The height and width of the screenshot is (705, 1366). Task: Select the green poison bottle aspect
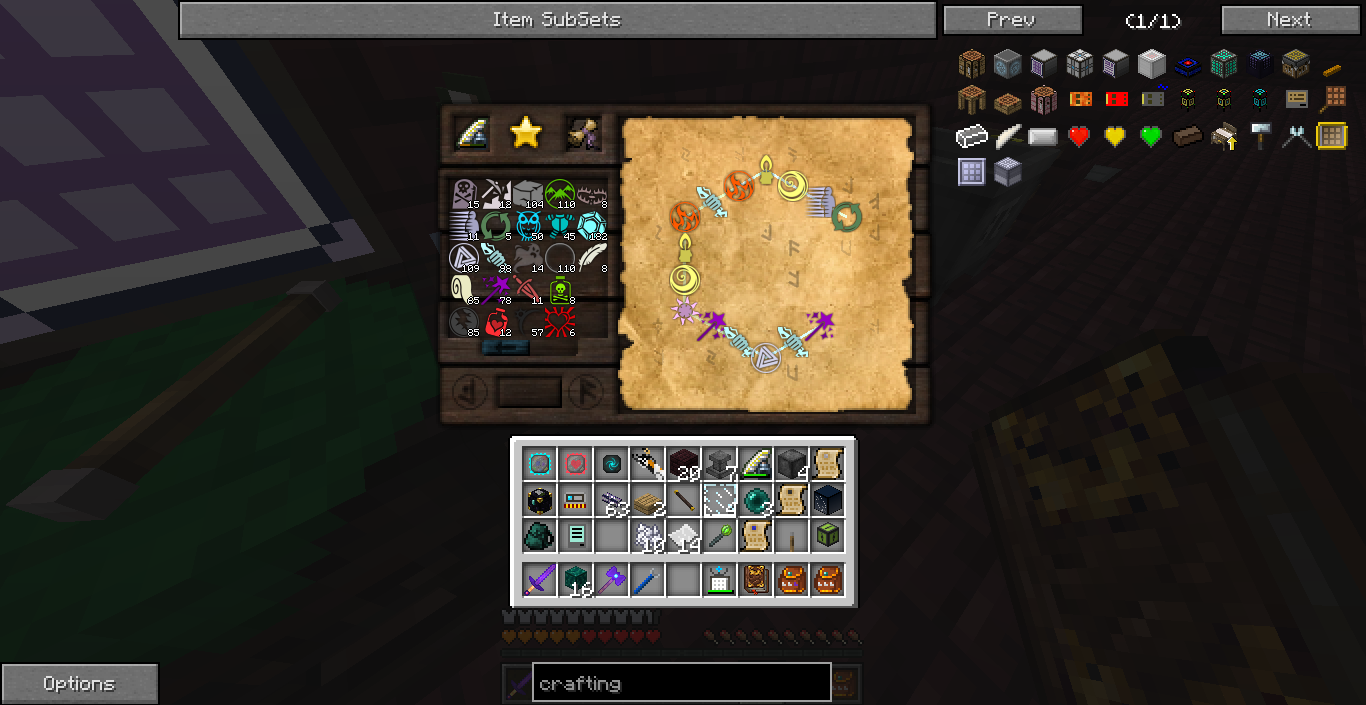562,290
